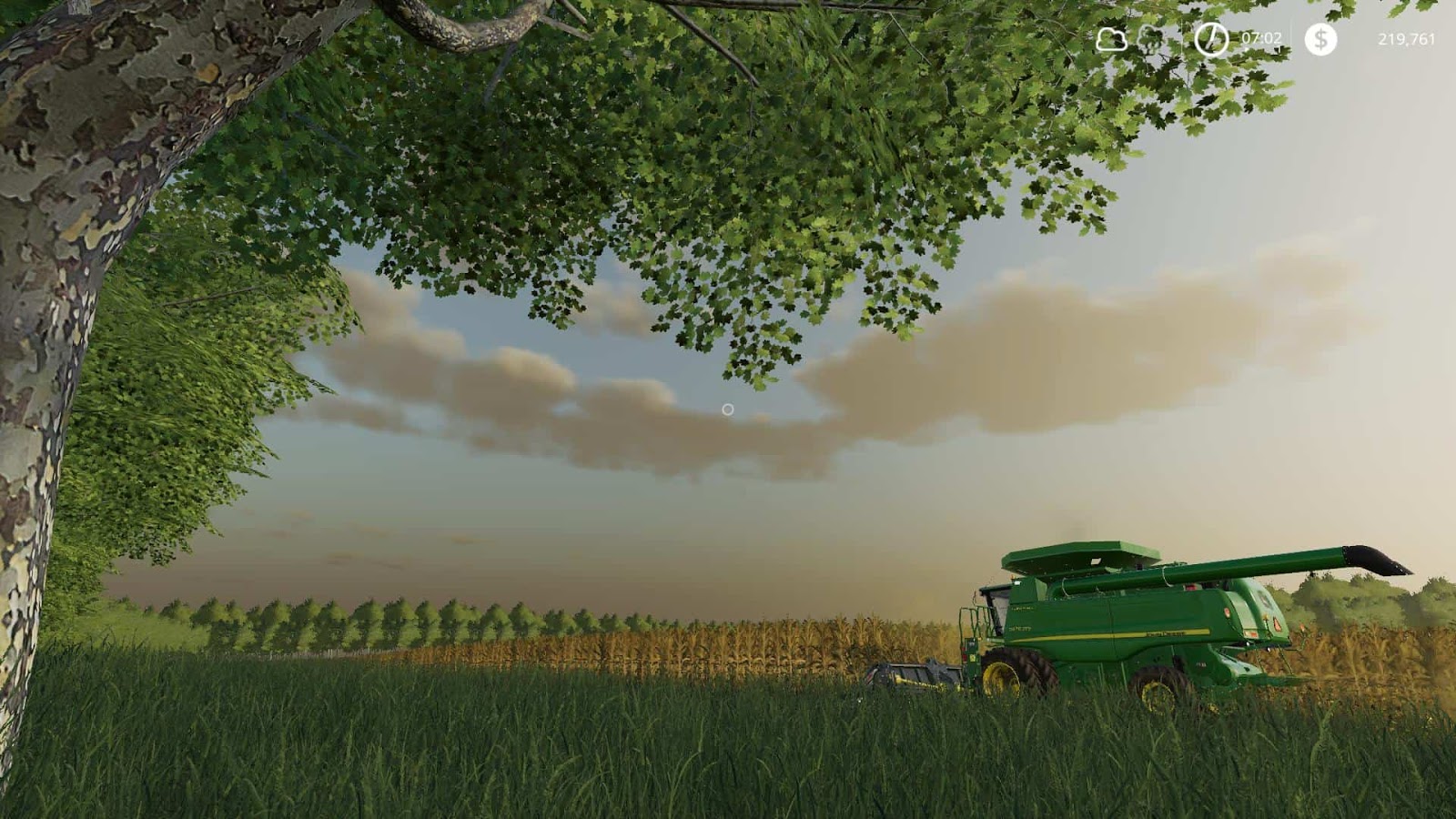This screenshot has height=819, width=1456.
Task: Click the 07:02 time display
Action: point(1261,39)
